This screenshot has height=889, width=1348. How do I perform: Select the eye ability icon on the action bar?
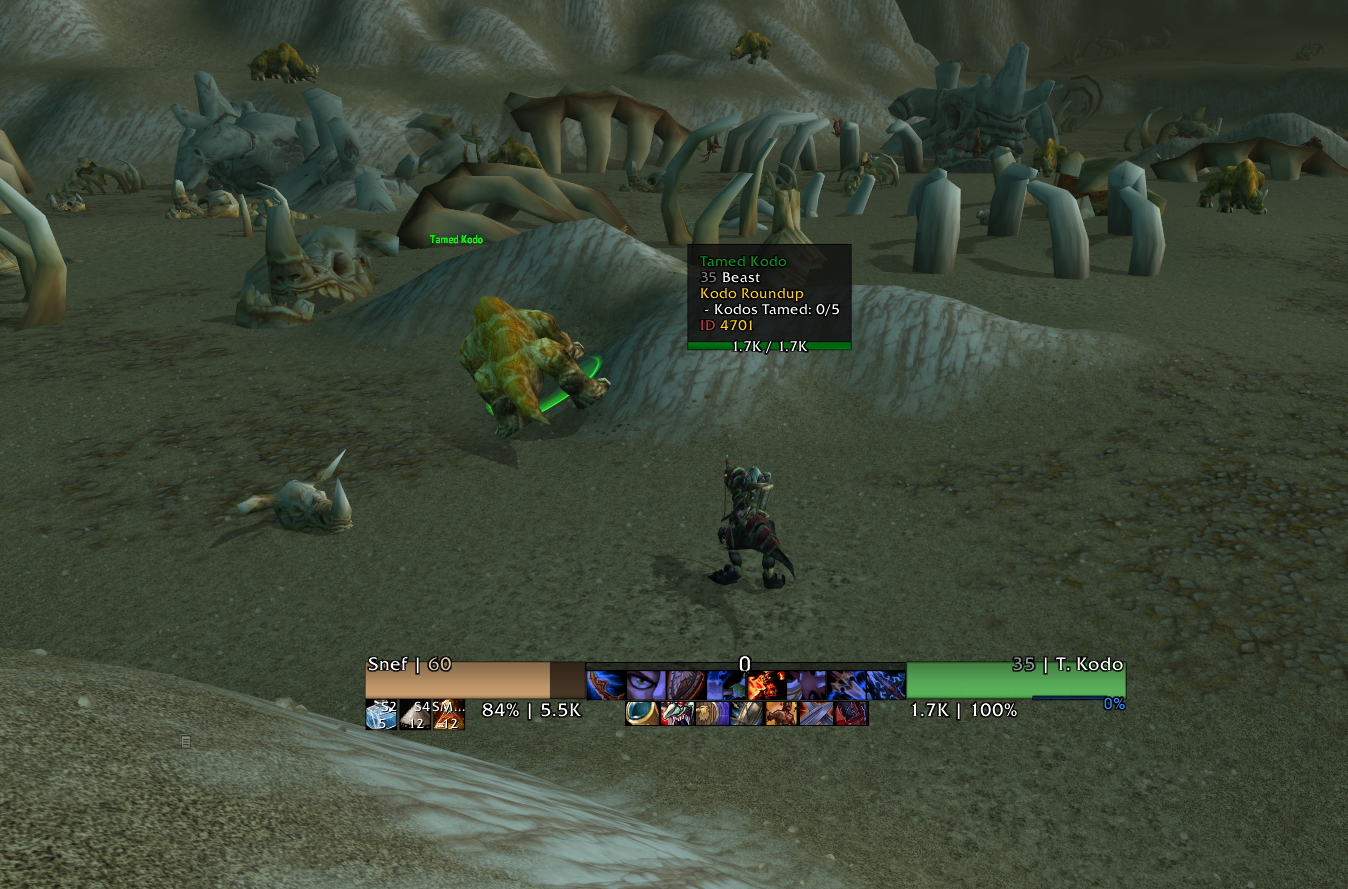646,683
